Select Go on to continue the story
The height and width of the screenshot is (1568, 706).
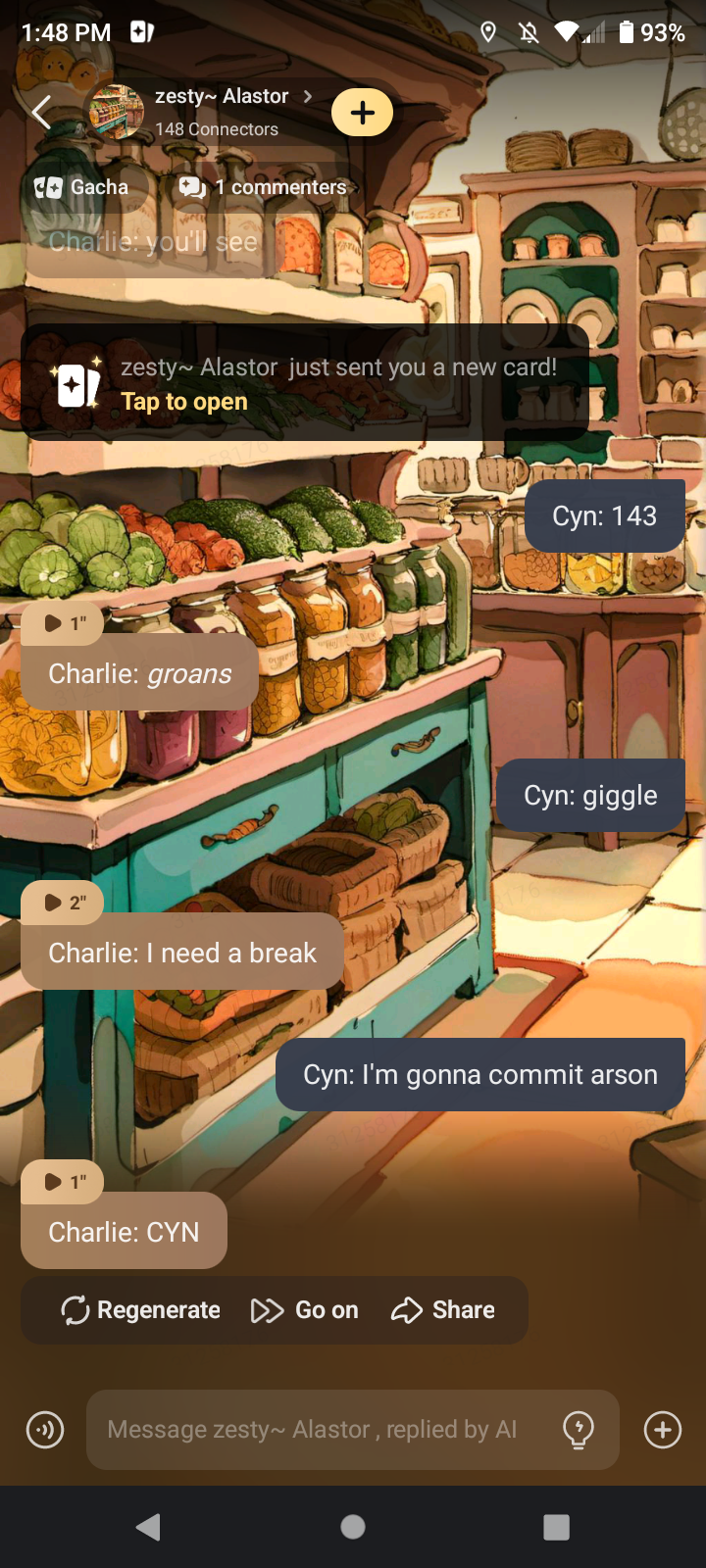(x=305, y=1310)
